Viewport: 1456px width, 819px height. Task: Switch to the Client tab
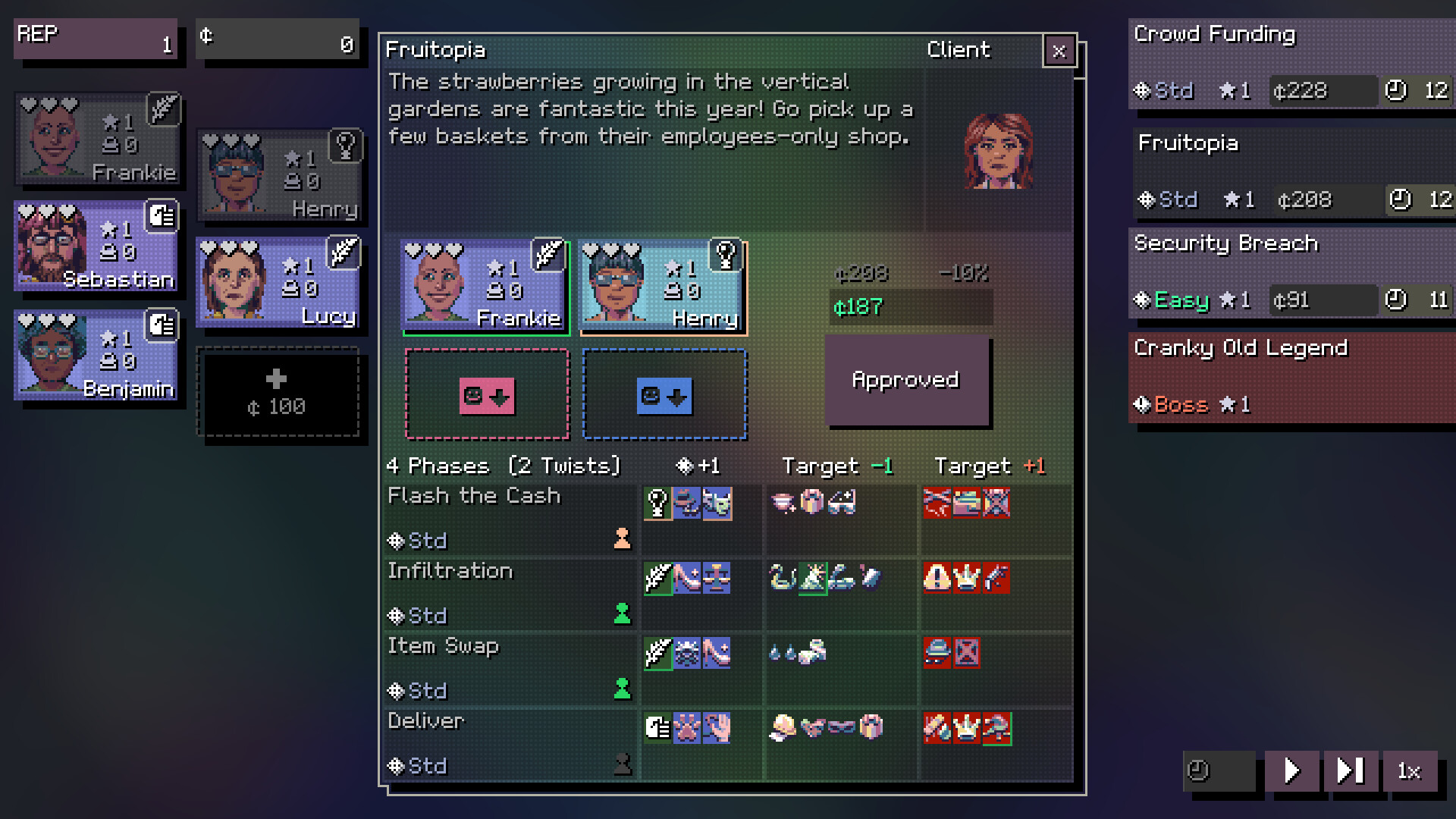point(958,50)
